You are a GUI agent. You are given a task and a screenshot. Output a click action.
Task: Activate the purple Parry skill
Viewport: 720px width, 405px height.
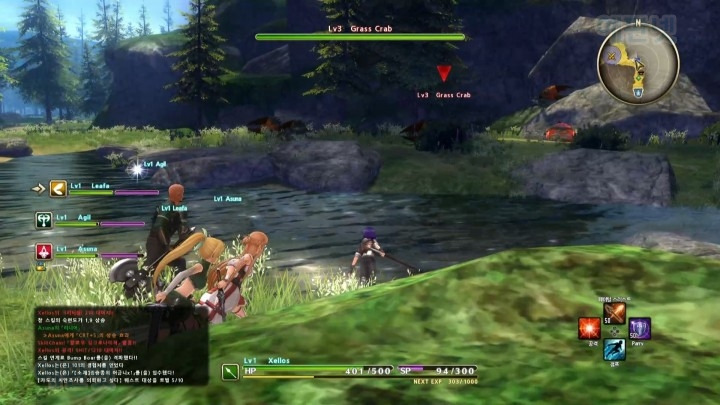tap(639, 328)
